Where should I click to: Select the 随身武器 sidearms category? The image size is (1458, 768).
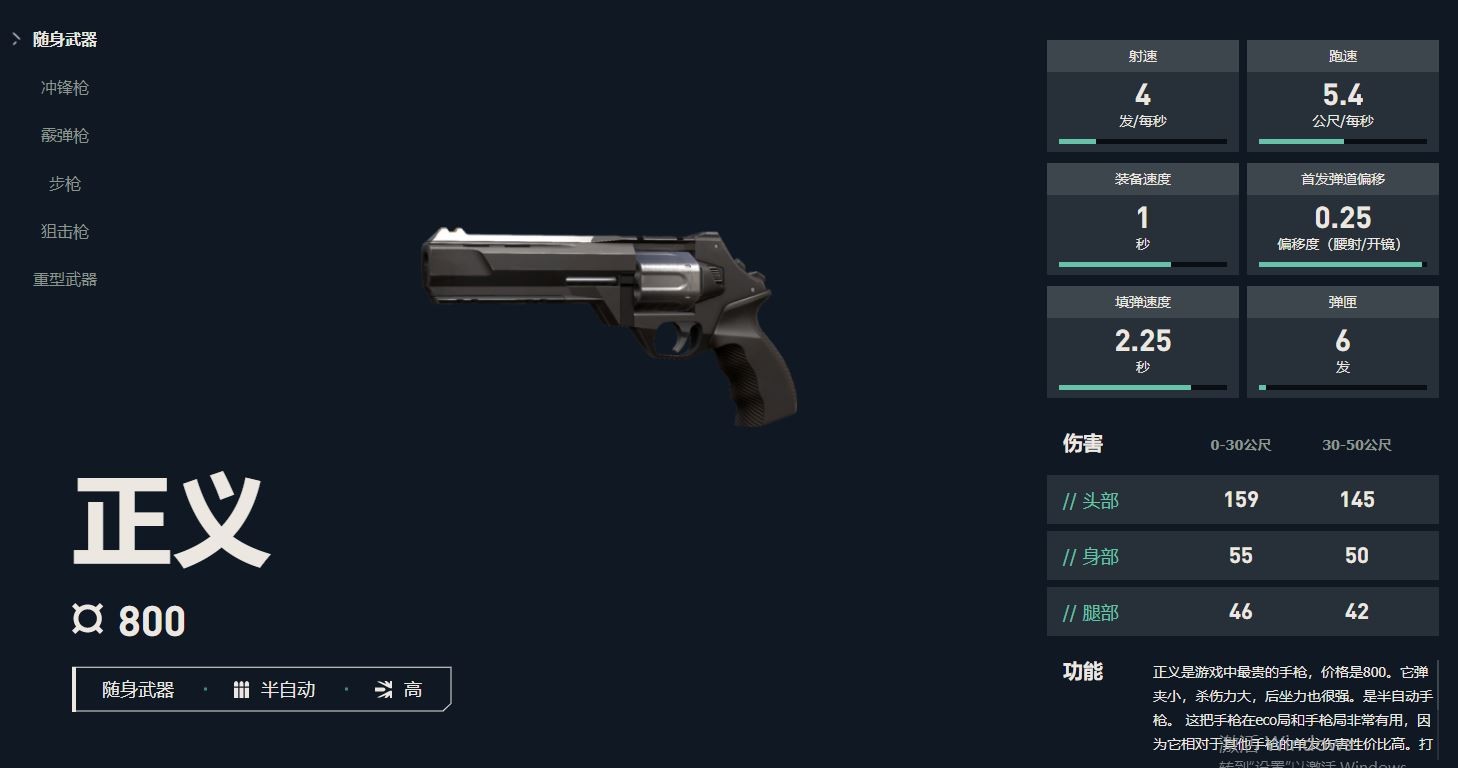click(65, 40)
